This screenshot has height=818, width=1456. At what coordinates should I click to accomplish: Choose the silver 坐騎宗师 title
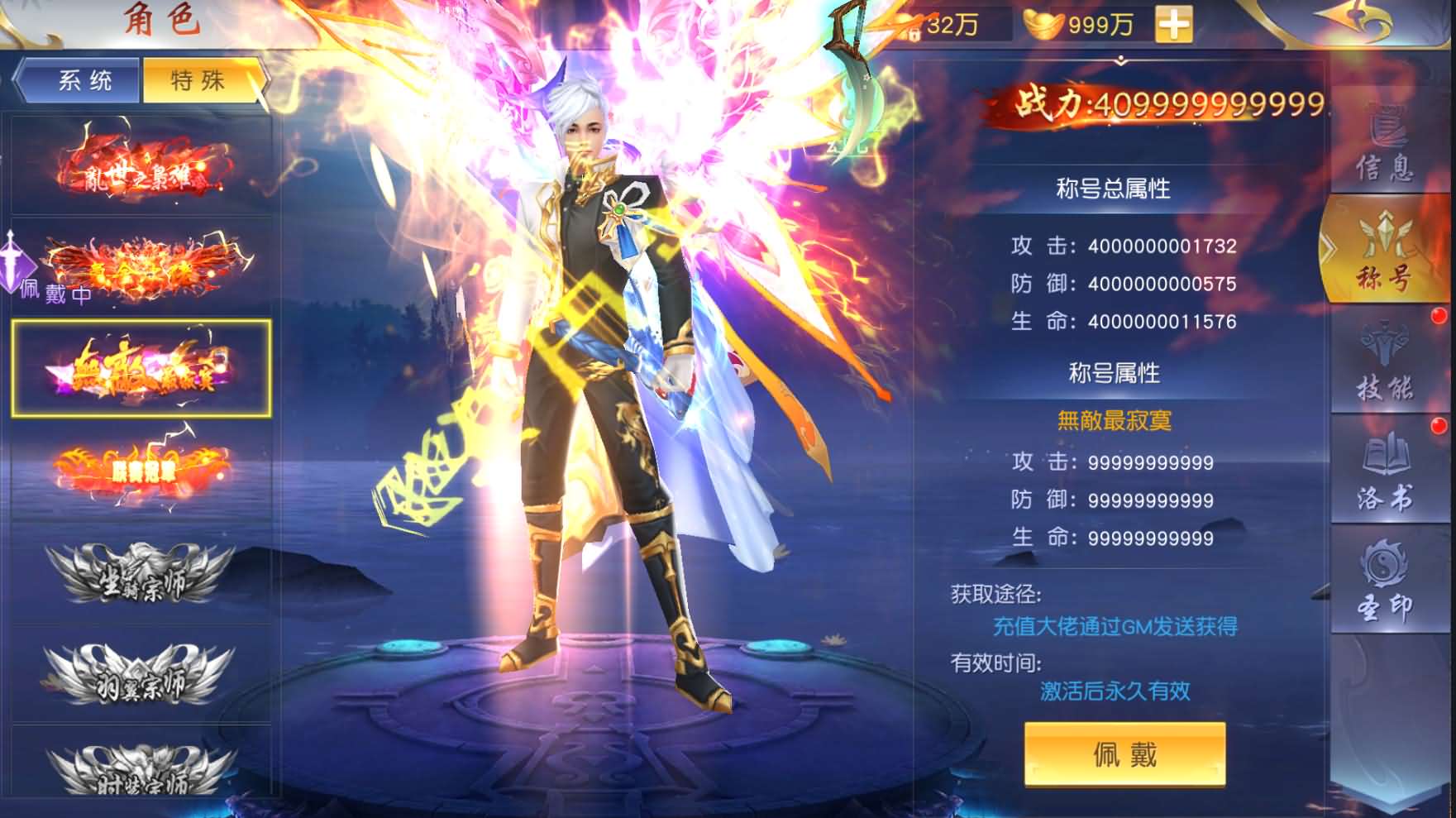[141, 575]
